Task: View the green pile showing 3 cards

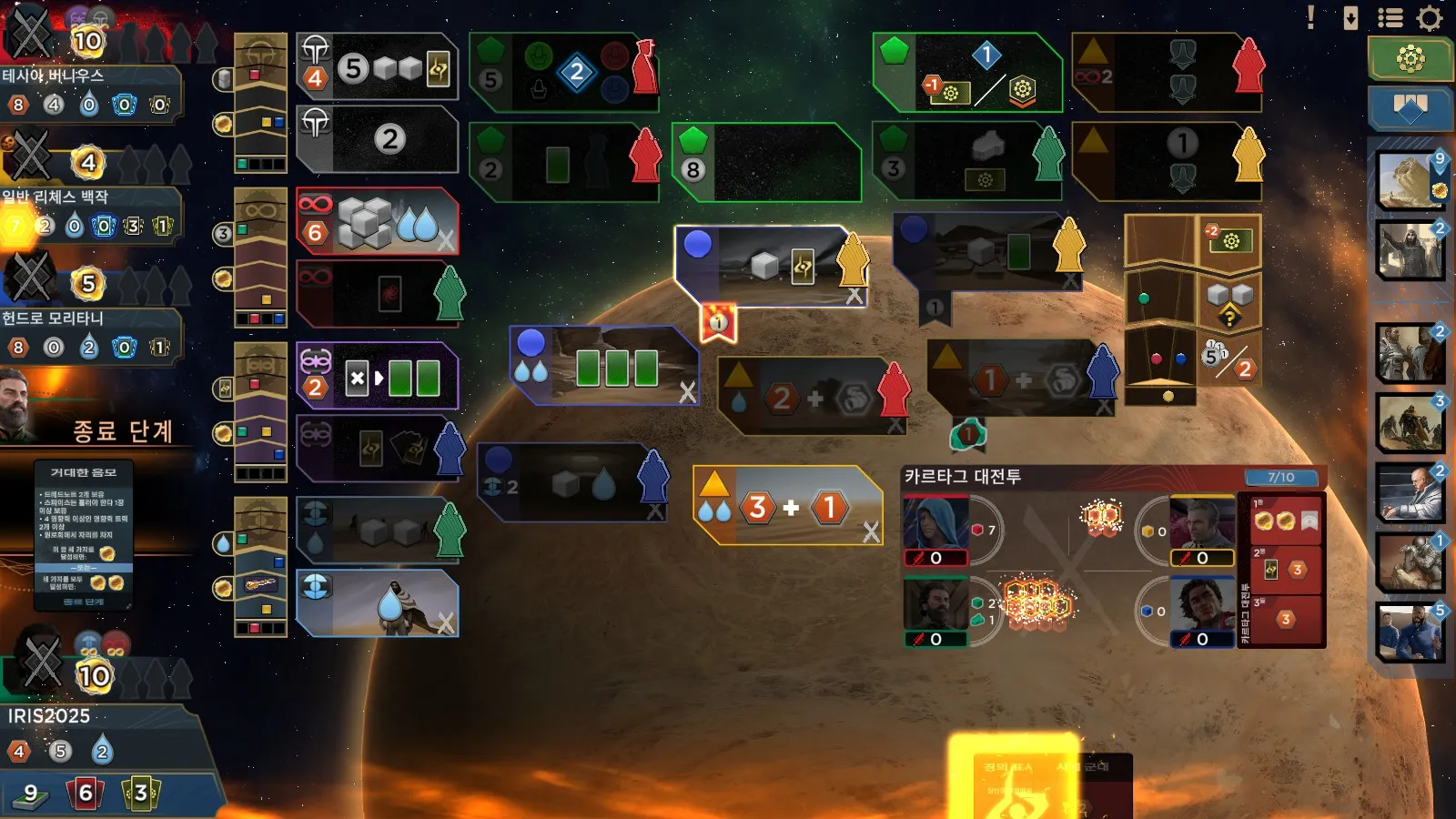Action: [140, 794]
